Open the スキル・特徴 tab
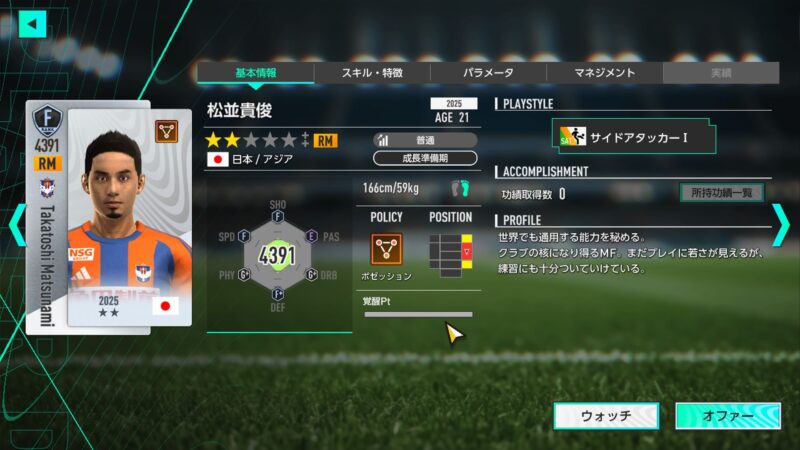Screen dimensions: 800x450 click(372, 73)
